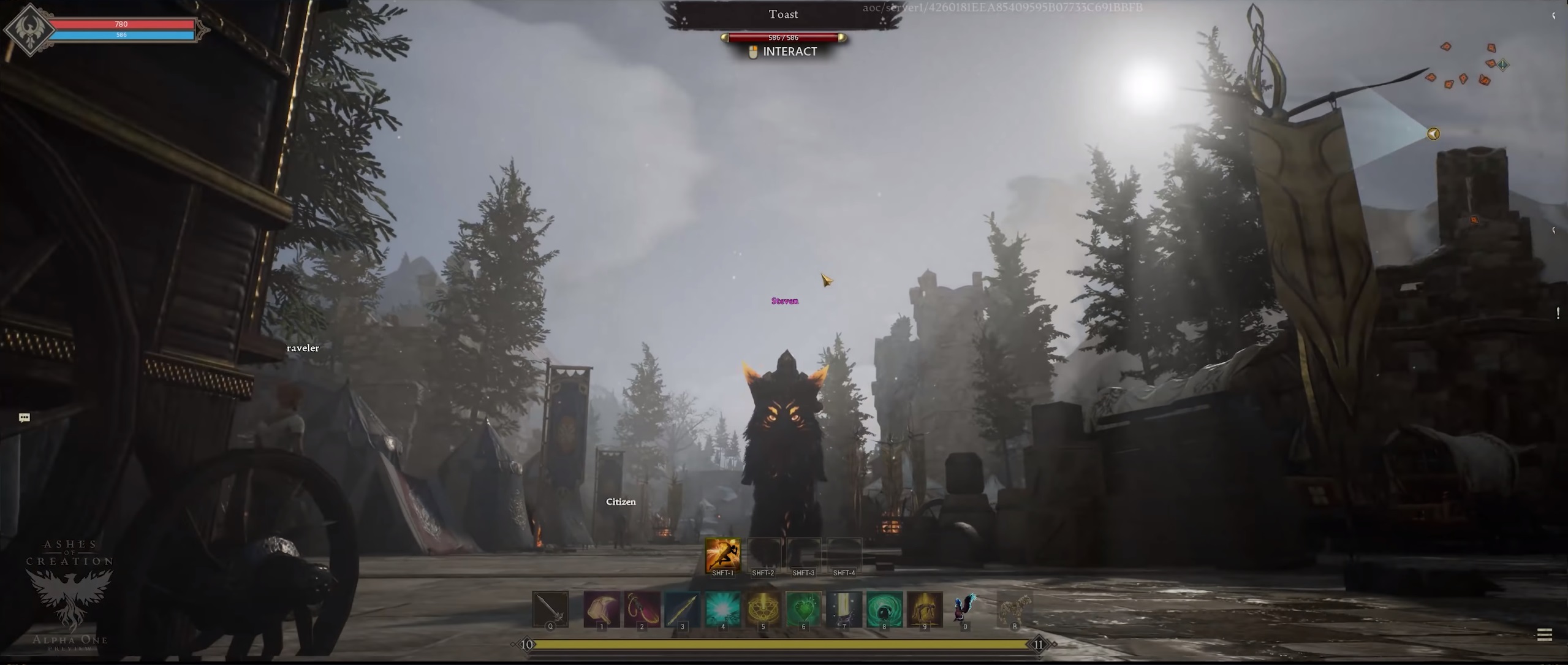Screen dimensions: 1568x665
Task: Activate the golden sprint ability
Action: pos(722,555)
